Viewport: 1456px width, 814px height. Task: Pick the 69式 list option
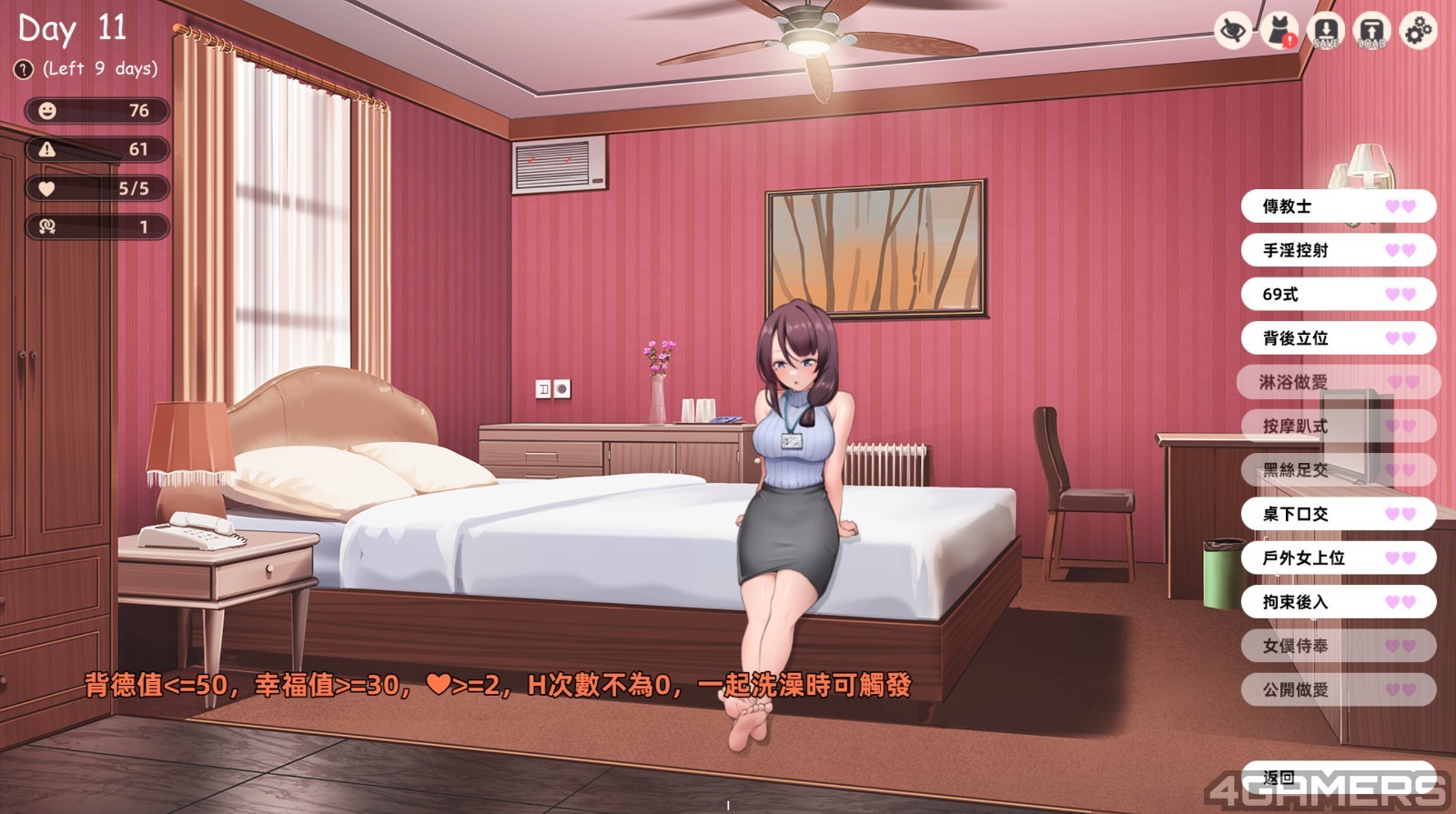[1338, 295]
